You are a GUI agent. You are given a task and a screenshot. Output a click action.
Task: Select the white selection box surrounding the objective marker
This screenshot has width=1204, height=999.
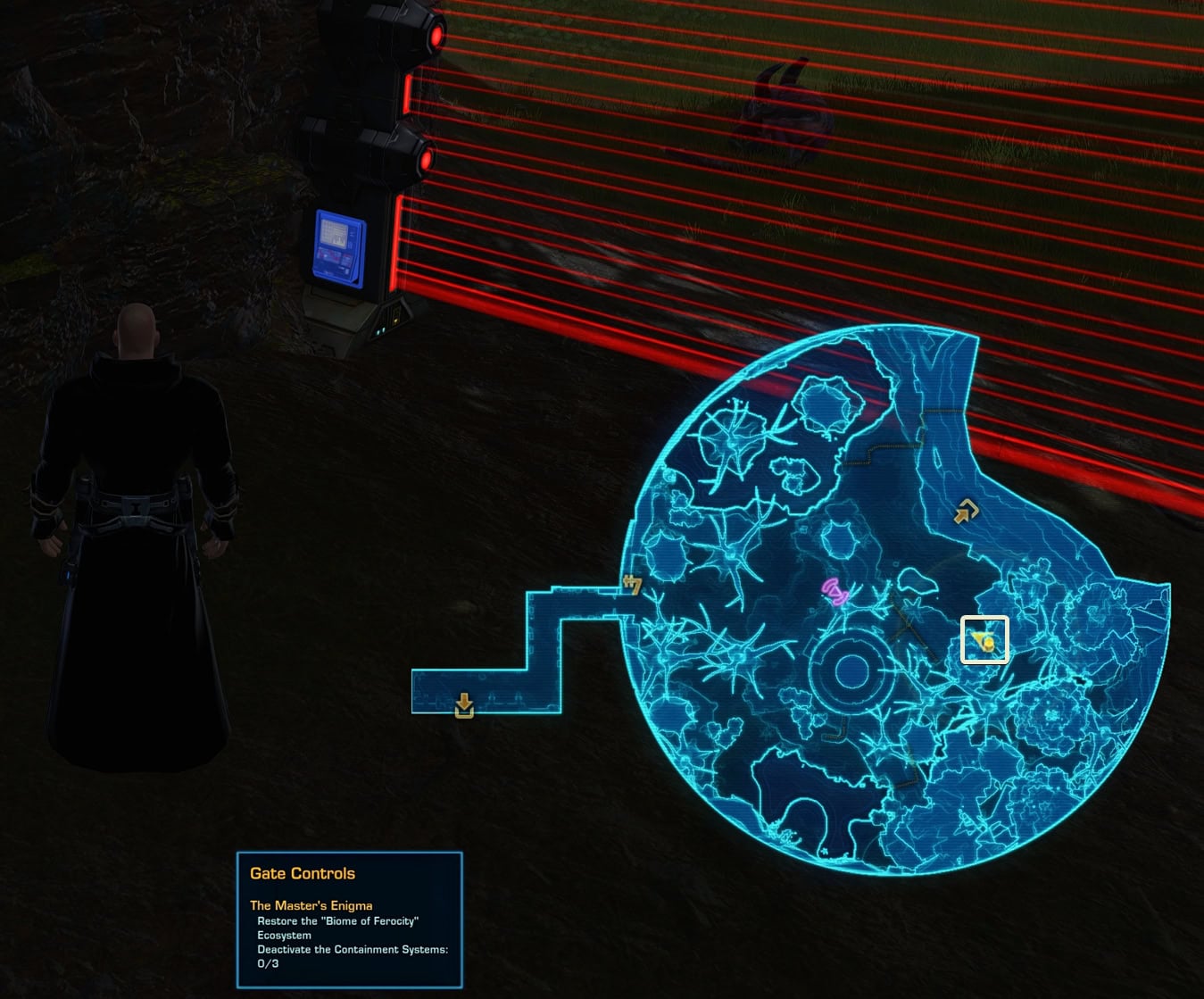click(985, 638)
